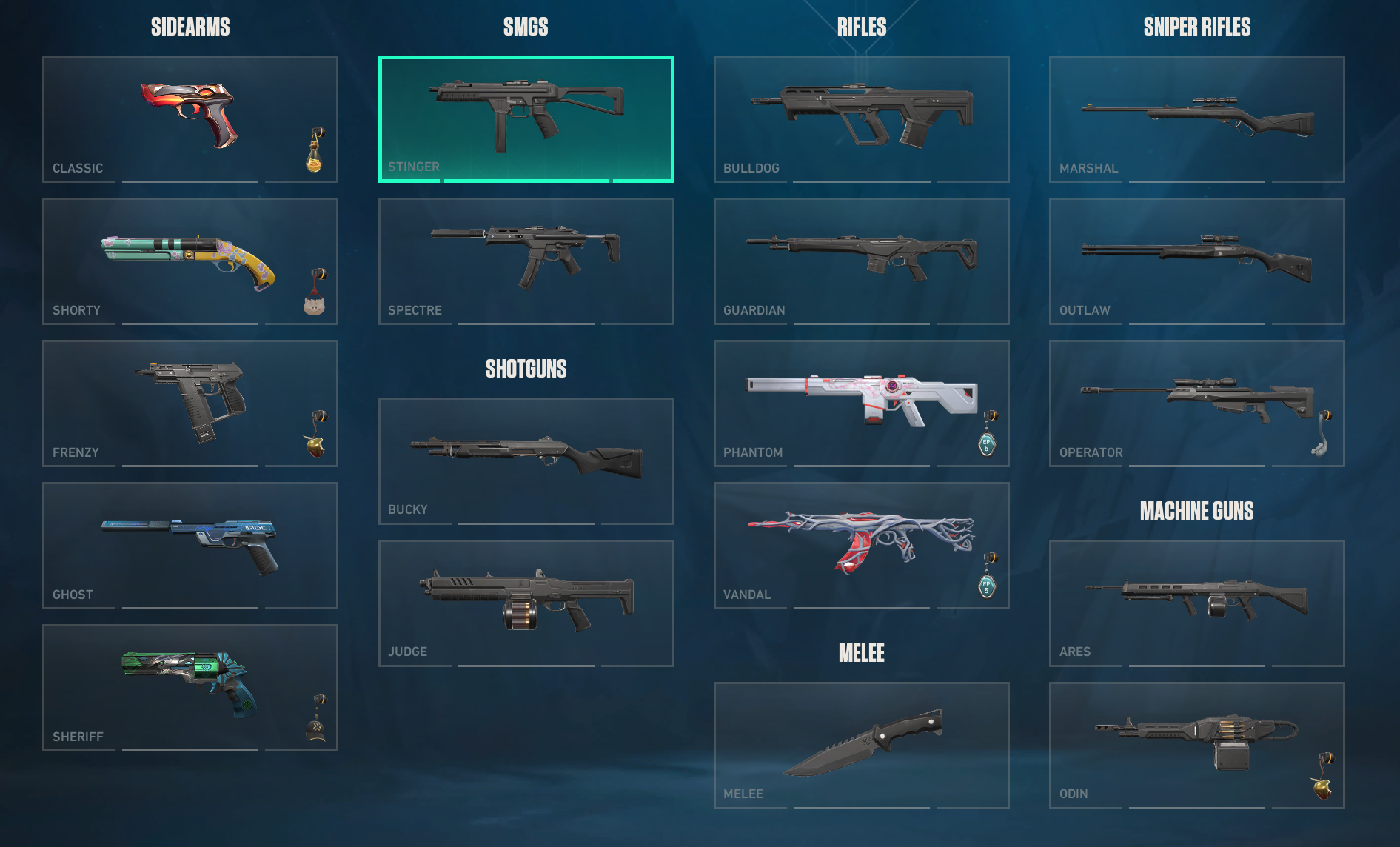The width and height of the screenshot is (1400, 847).
Task: Choose the Odin machine gun card
Action: [1196, 745]
